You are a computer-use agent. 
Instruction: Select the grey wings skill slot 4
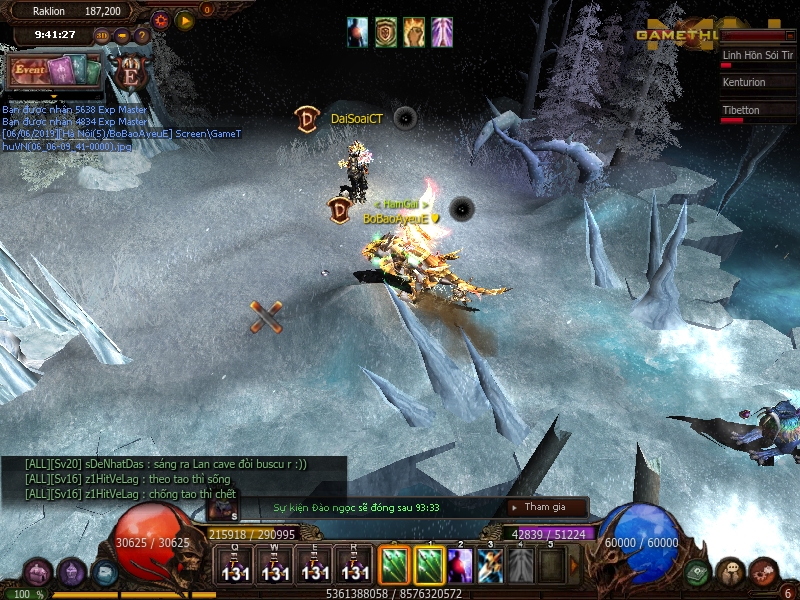coord(520,565)
